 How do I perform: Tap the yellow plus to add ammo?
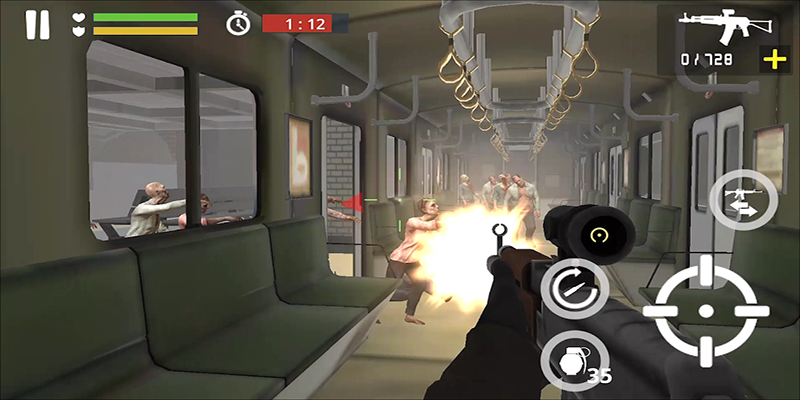click(774, 60)
